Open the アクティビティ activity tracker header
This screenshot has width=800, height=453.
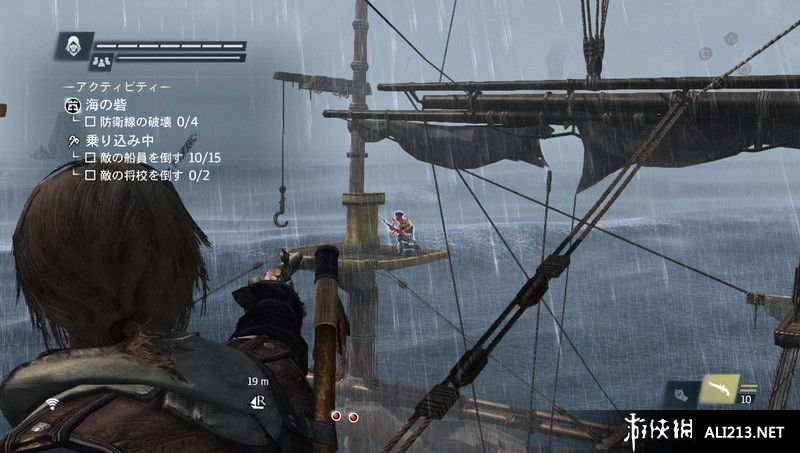(117, 87)
